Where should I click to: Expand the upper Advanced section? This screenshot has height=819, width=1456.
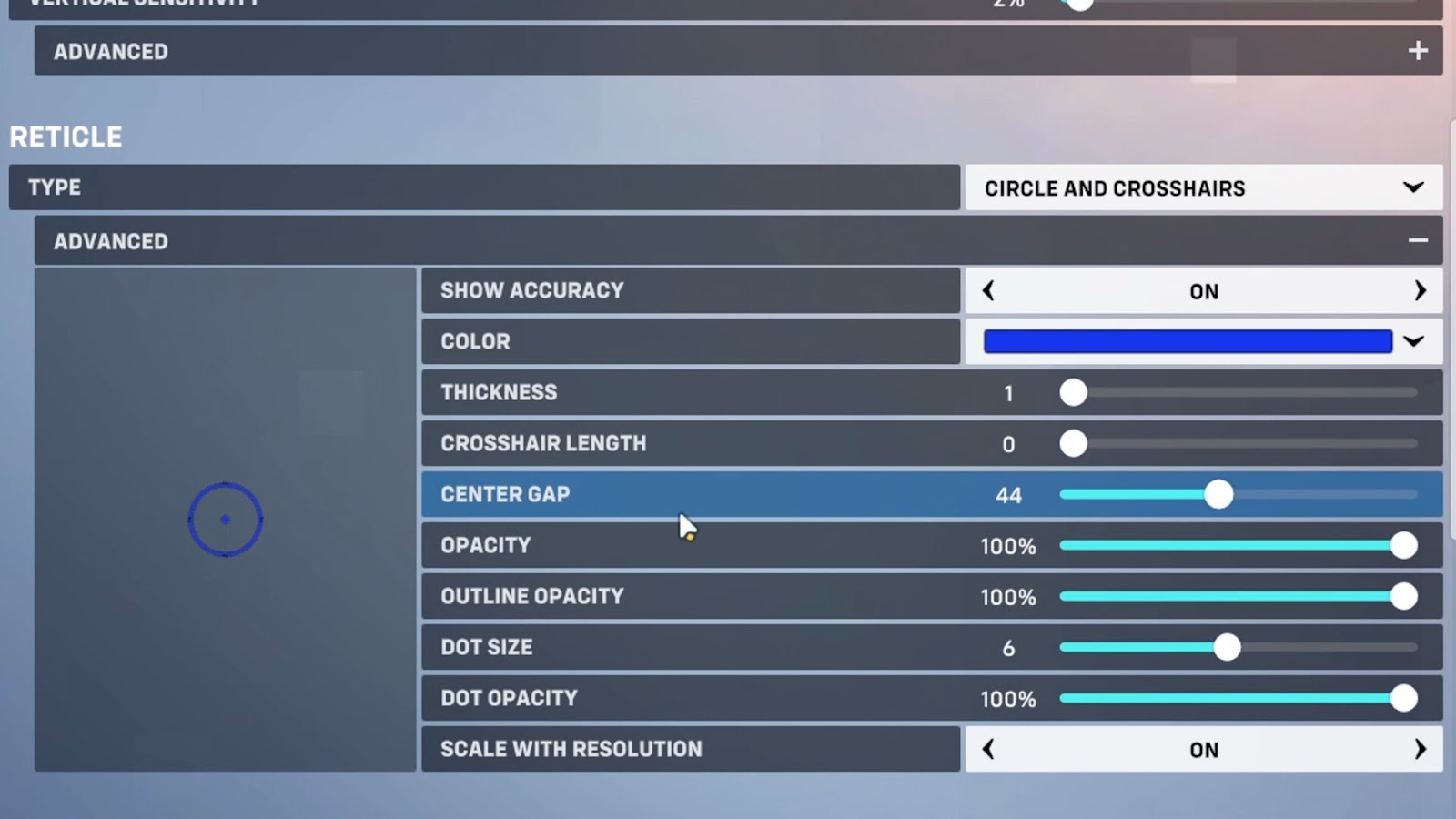[x=1417, y=51]
